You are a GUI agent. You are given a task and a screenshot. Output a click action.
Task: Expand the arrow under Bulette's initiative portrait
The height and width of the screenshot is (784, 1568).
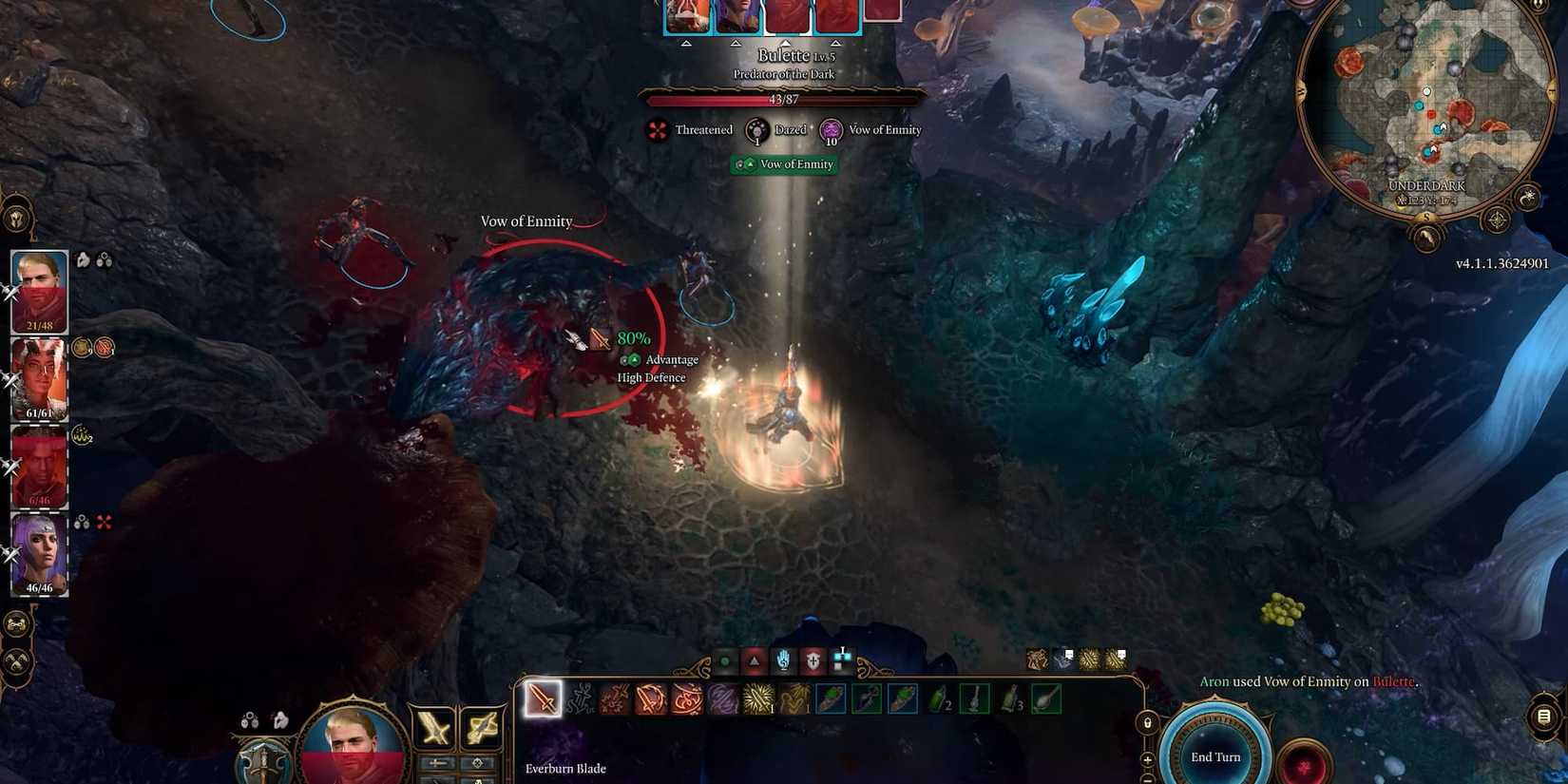click(786, 43)
